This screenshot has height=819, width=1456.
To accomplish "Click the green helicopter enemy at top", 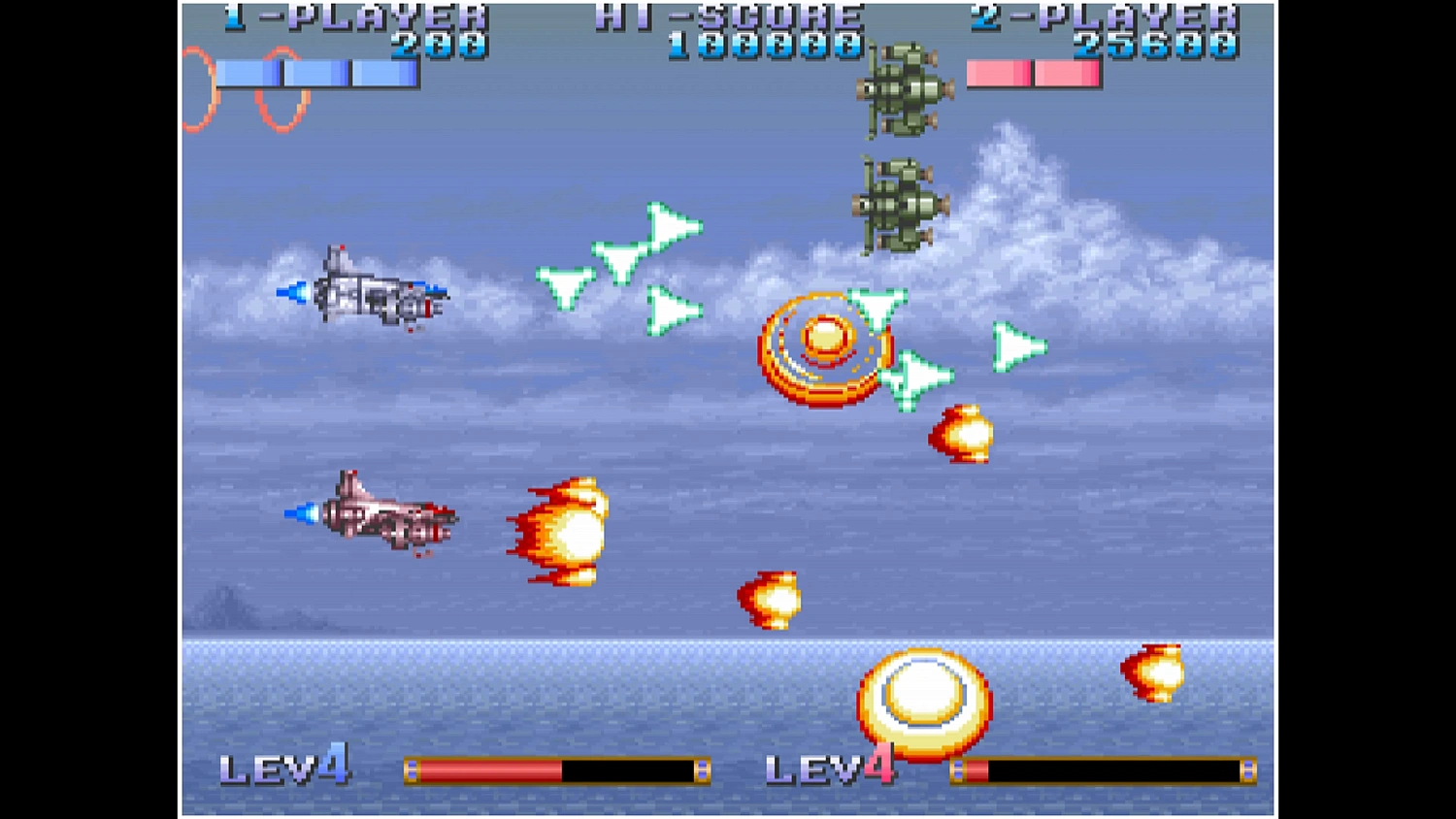I will coord(903,87).
